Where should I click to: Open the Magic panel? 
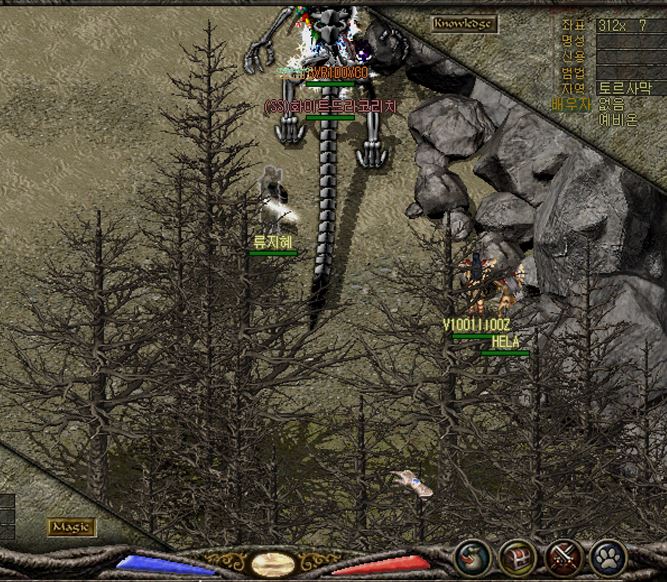pyautogui.click(x=72, y=527)
